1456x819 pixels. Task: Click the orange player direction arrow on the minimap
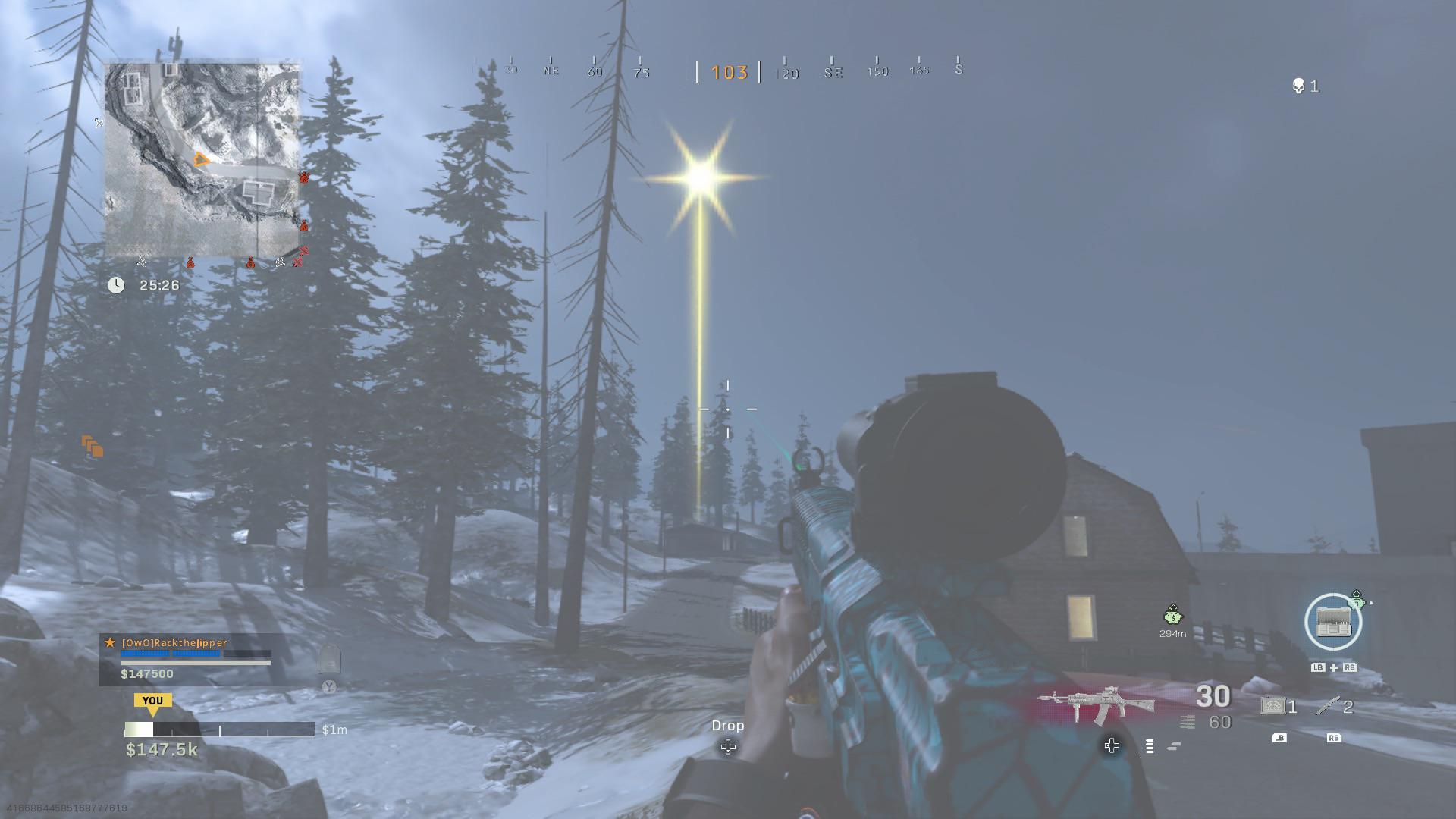click(x=199, y=158)
